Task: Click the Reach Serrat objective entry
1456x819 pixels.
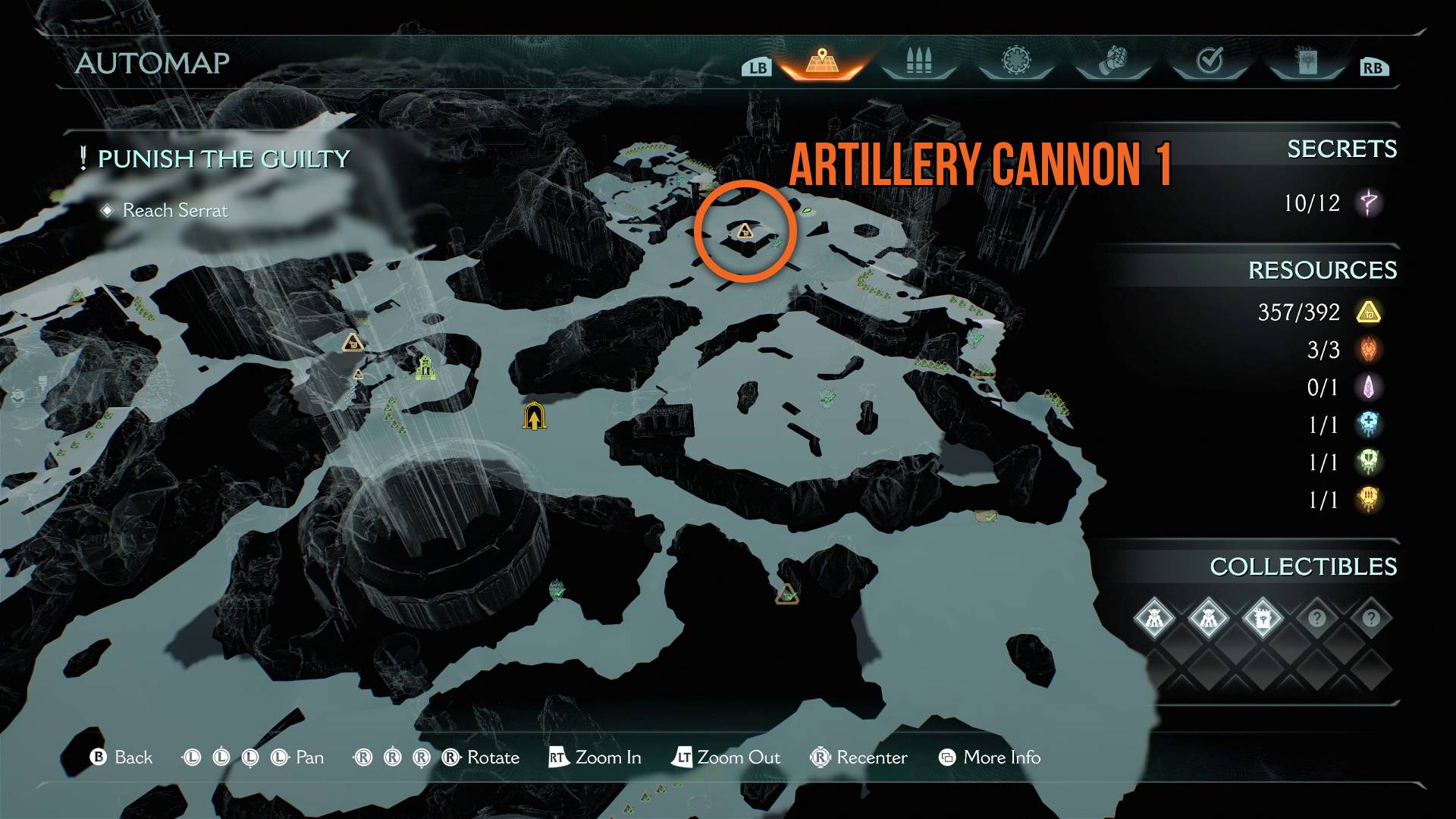Action: [x=175, y=210]
